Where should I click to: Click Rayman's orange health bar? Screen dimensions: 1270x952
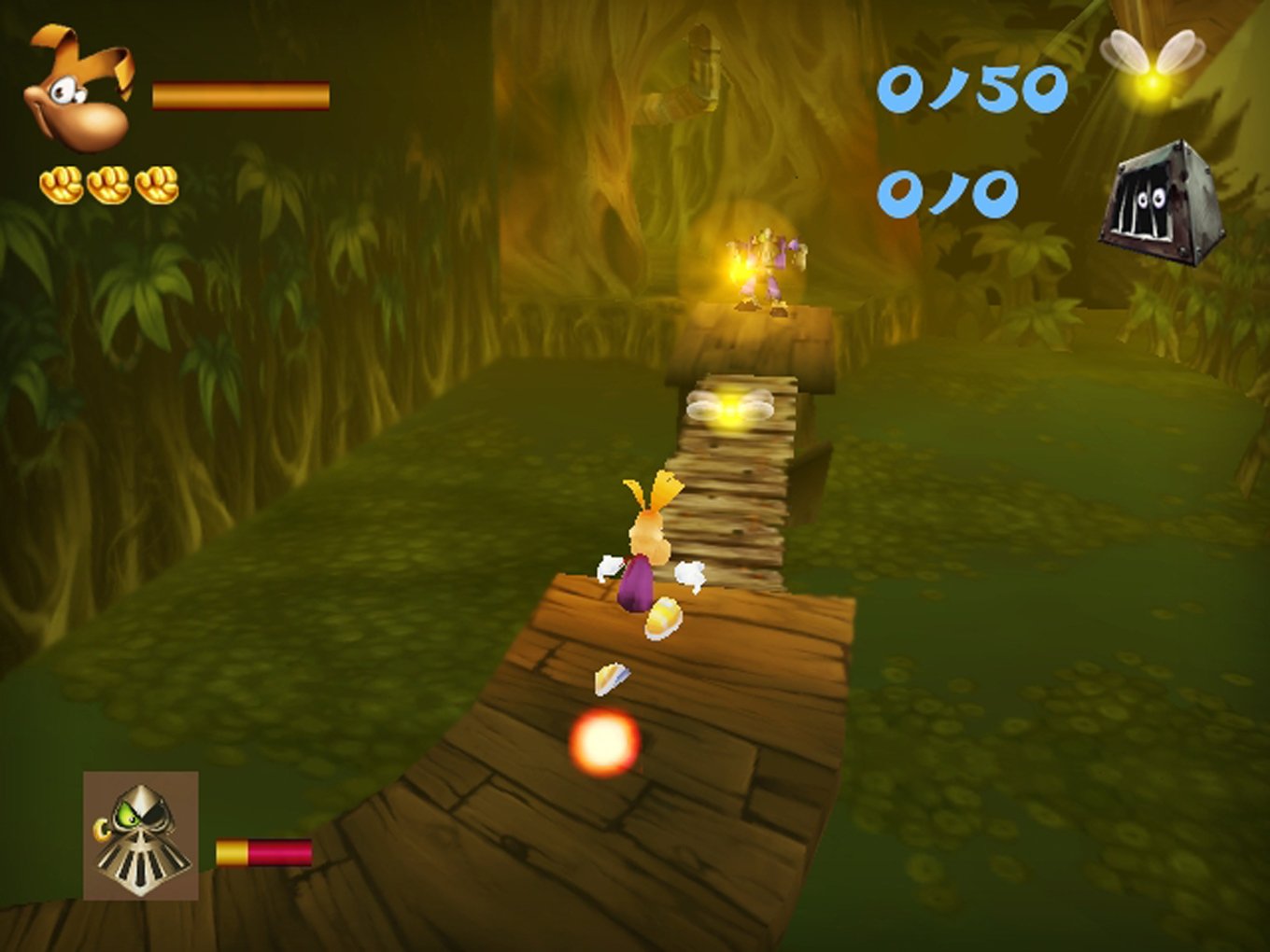(x=241, y=95)
